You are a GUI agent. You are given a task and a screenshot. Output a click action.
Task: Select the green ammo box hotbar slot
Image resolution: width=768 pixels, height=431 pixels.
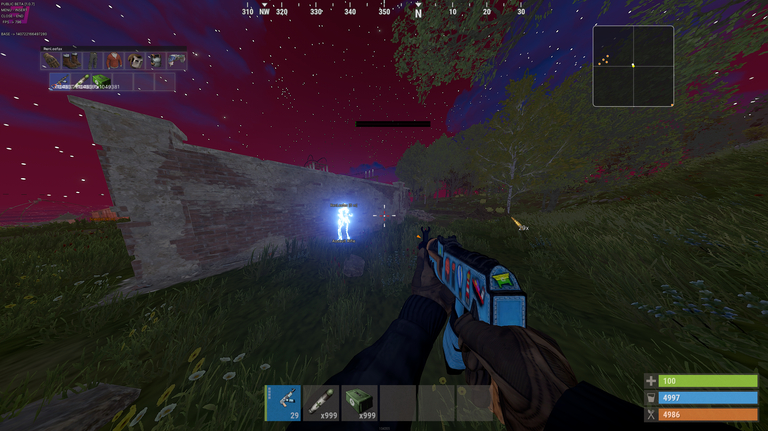pos(359,403)
